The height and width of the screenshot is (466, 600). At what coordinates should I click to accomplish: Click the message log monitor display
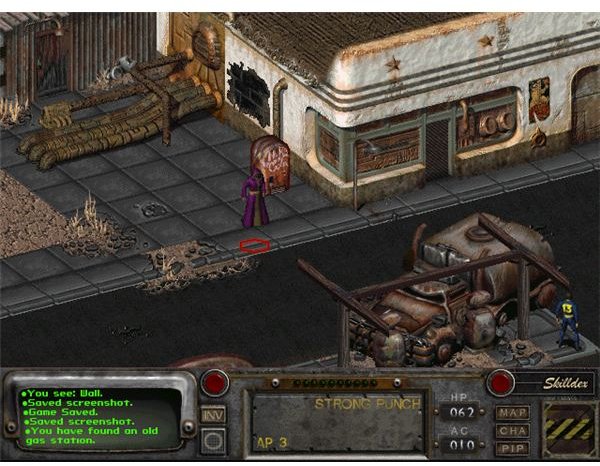[98, 412]
